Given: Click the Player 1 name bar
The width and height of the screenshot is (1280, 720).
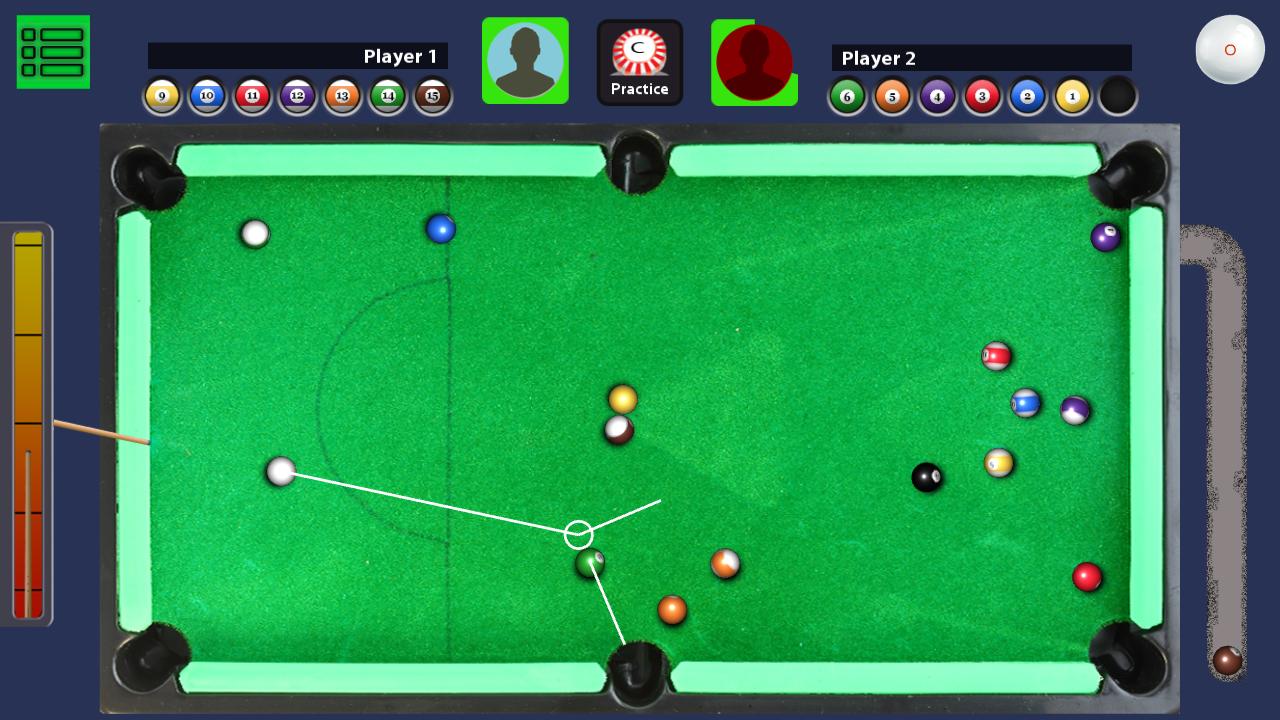Looking at the screenshot, I should coord(298,57).
